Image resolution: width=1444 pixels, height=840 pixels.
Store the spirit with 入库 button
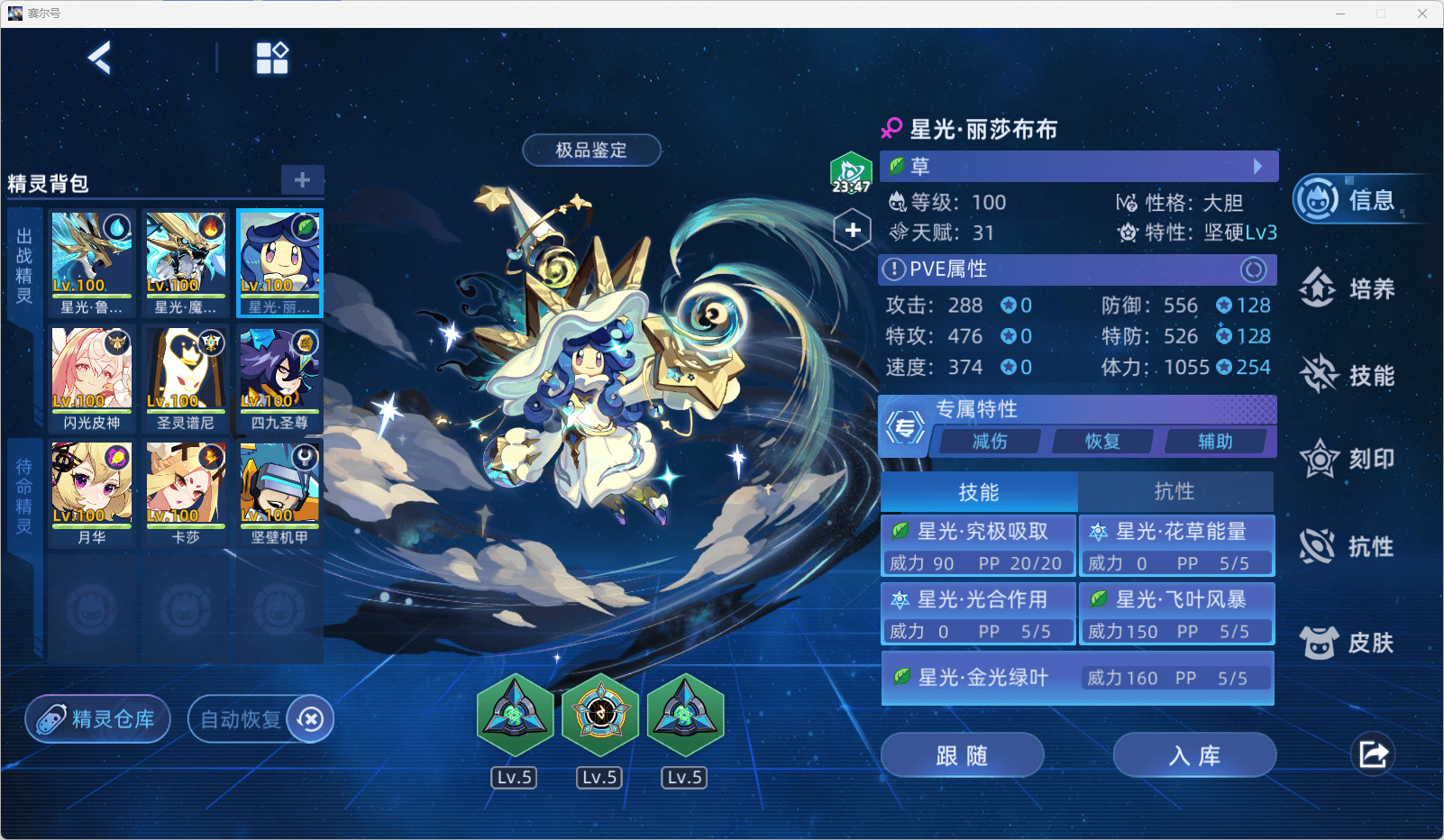click(1194, 755)
